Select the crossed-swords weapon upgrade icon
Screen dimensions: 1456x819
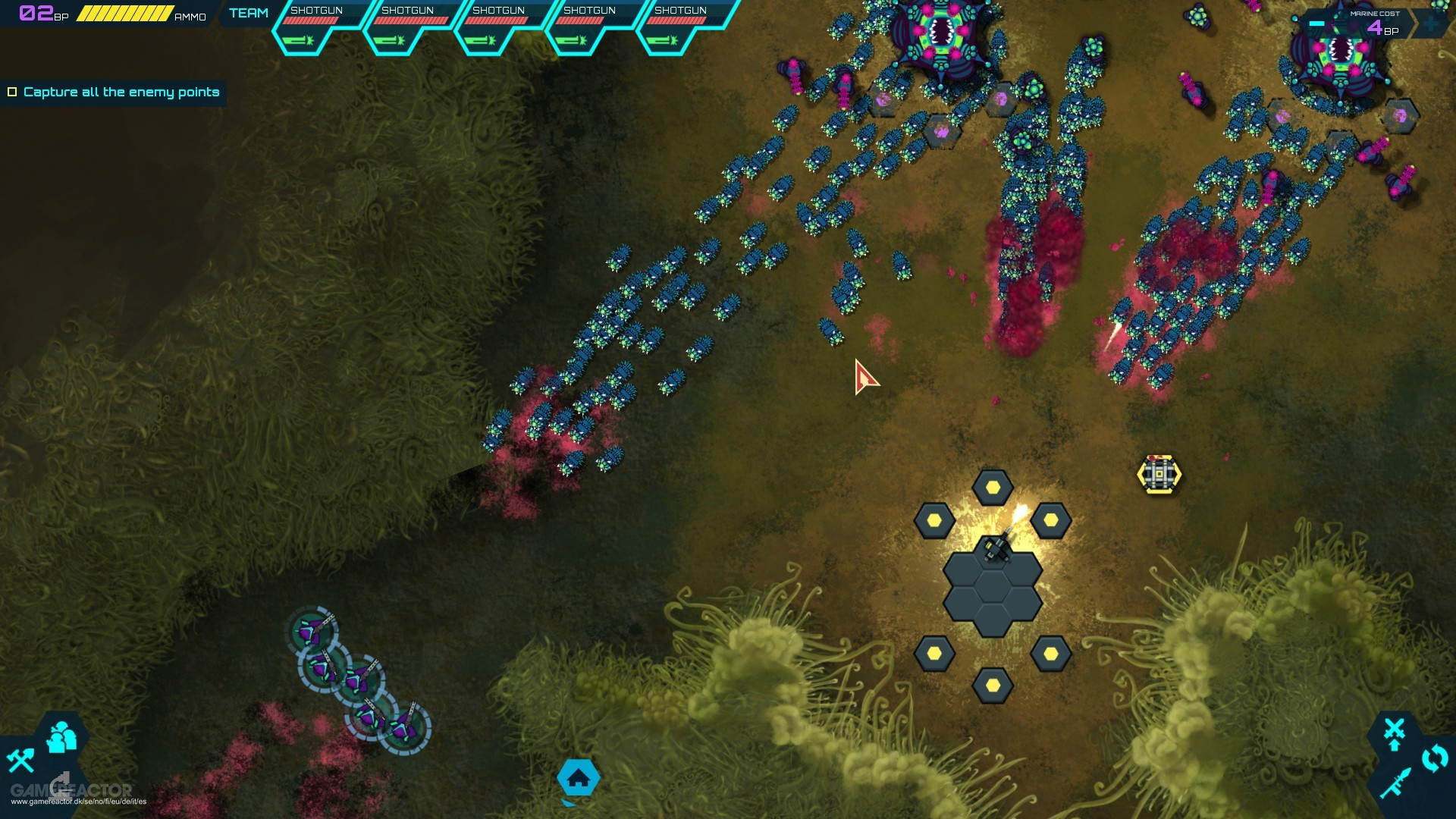point(1395,727)
